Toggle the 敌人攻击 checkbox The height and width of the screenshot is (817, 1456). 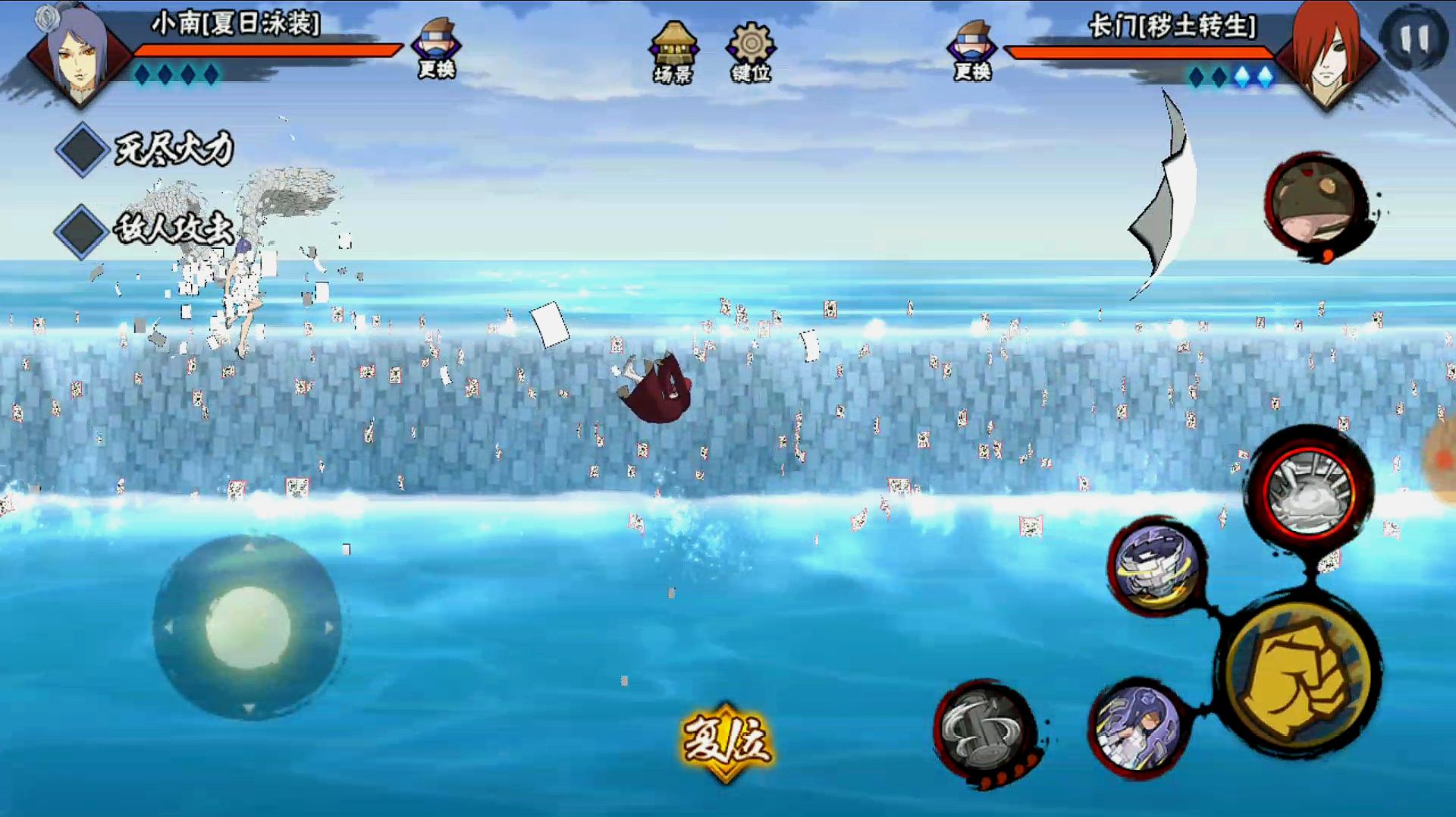[80, 231]
